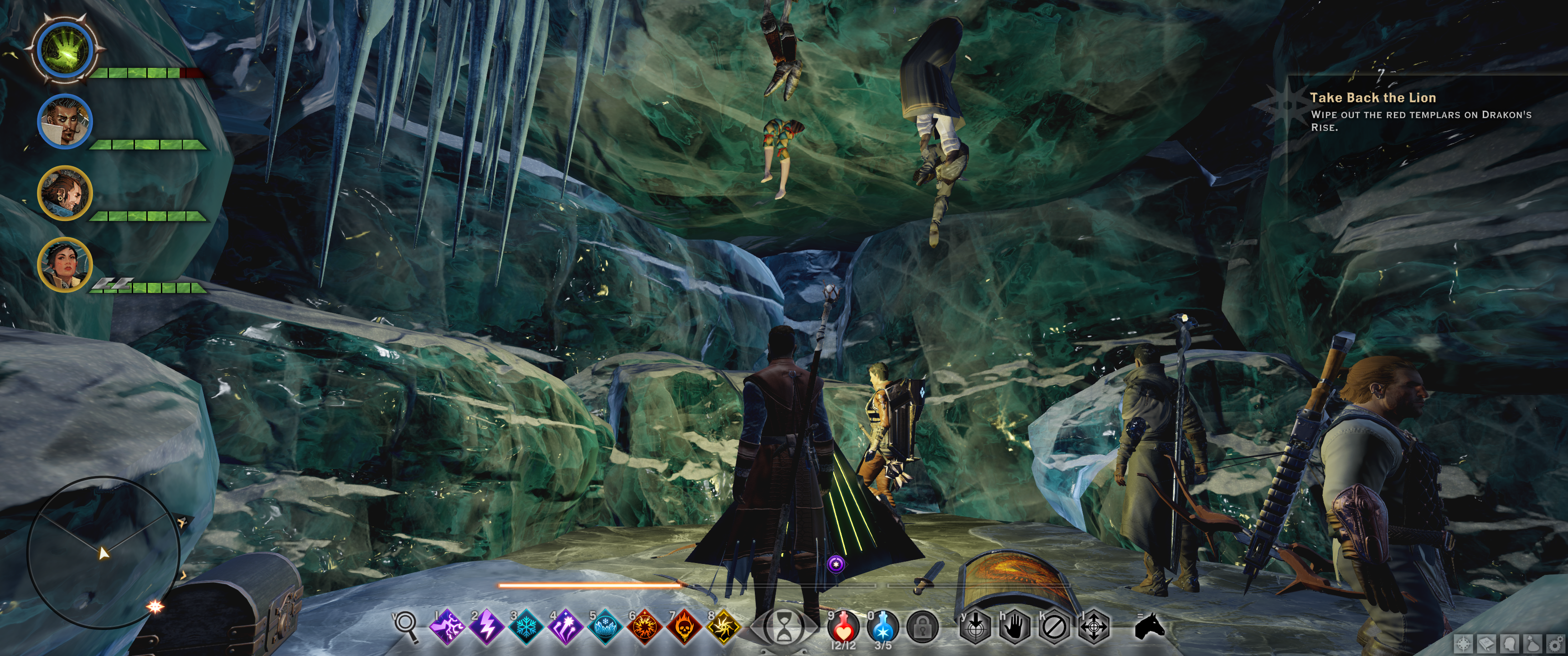Screen dimensions: 1568x656
Task: Trigger the golden swirling focus ability
Action: 724,626
